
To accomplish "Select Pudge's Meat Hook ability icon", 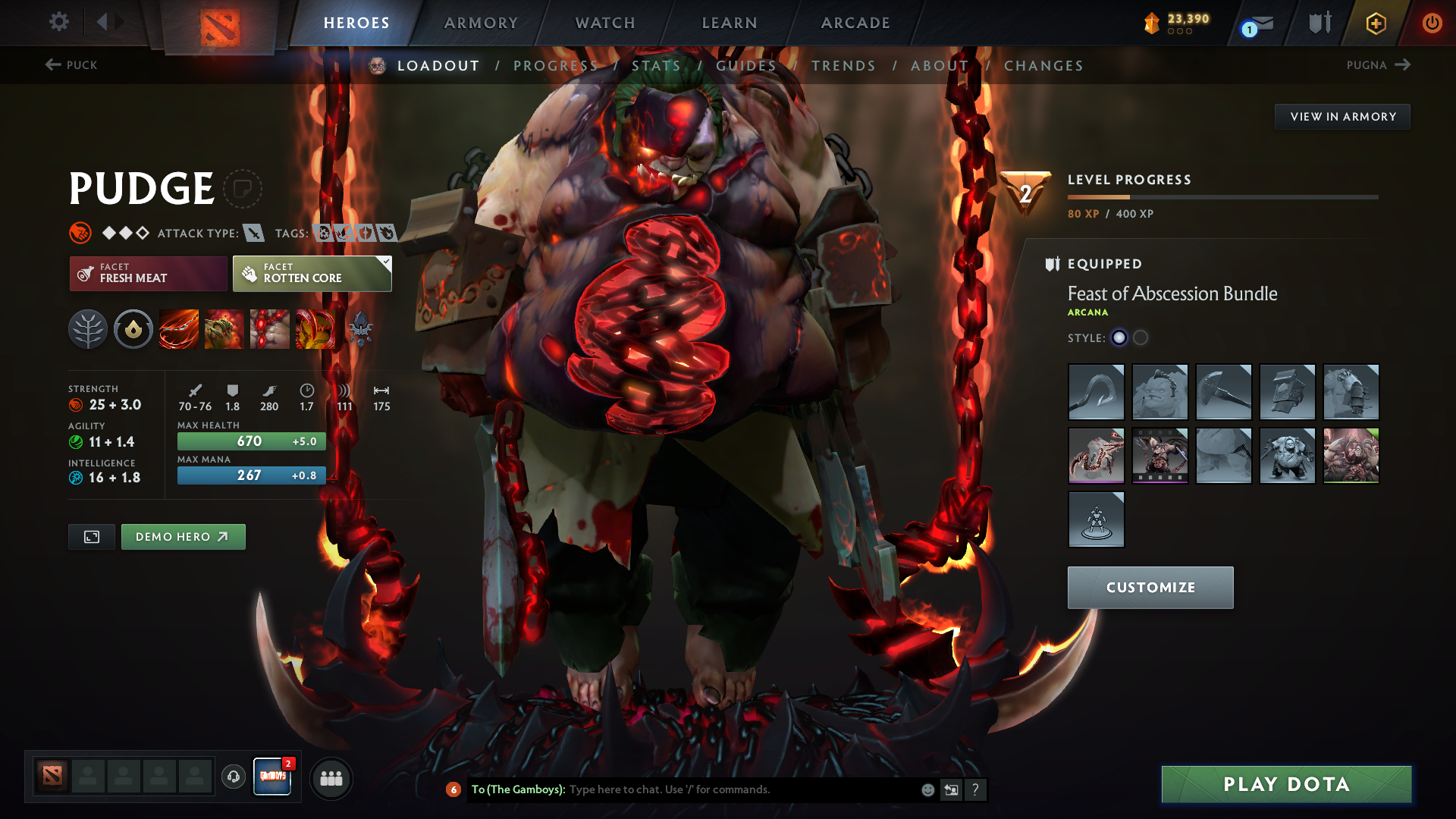I will click(x=178, y=328).
